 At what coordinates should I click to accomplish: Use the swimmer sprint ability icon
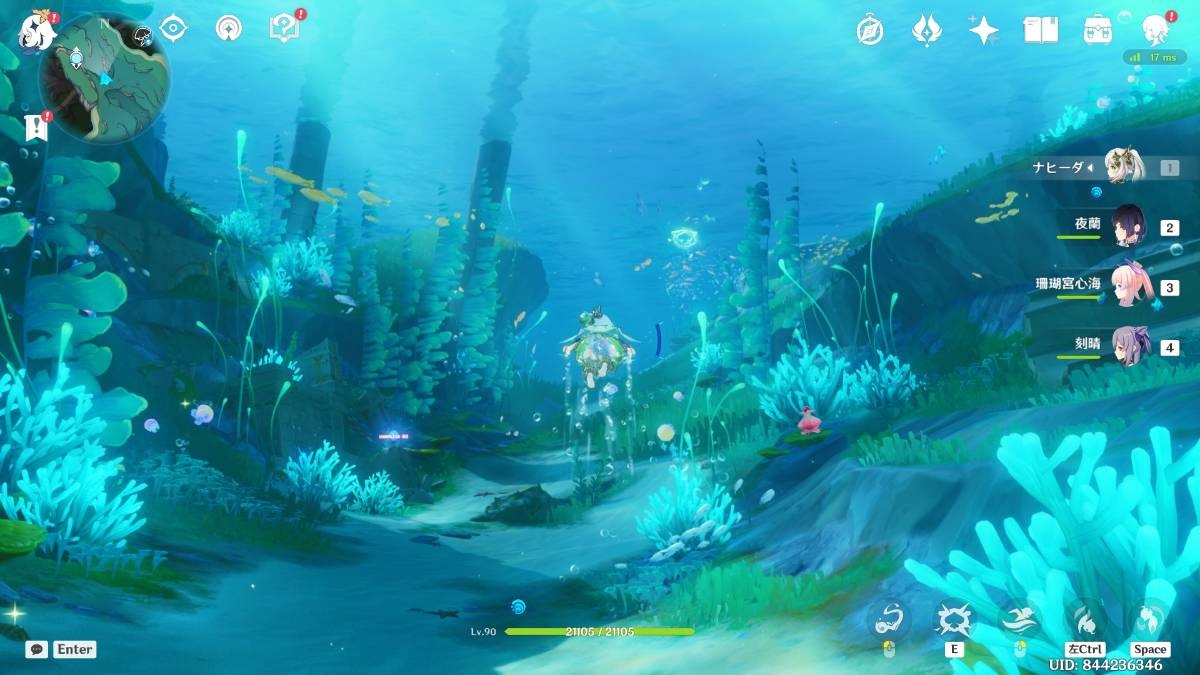point(1019,620)
